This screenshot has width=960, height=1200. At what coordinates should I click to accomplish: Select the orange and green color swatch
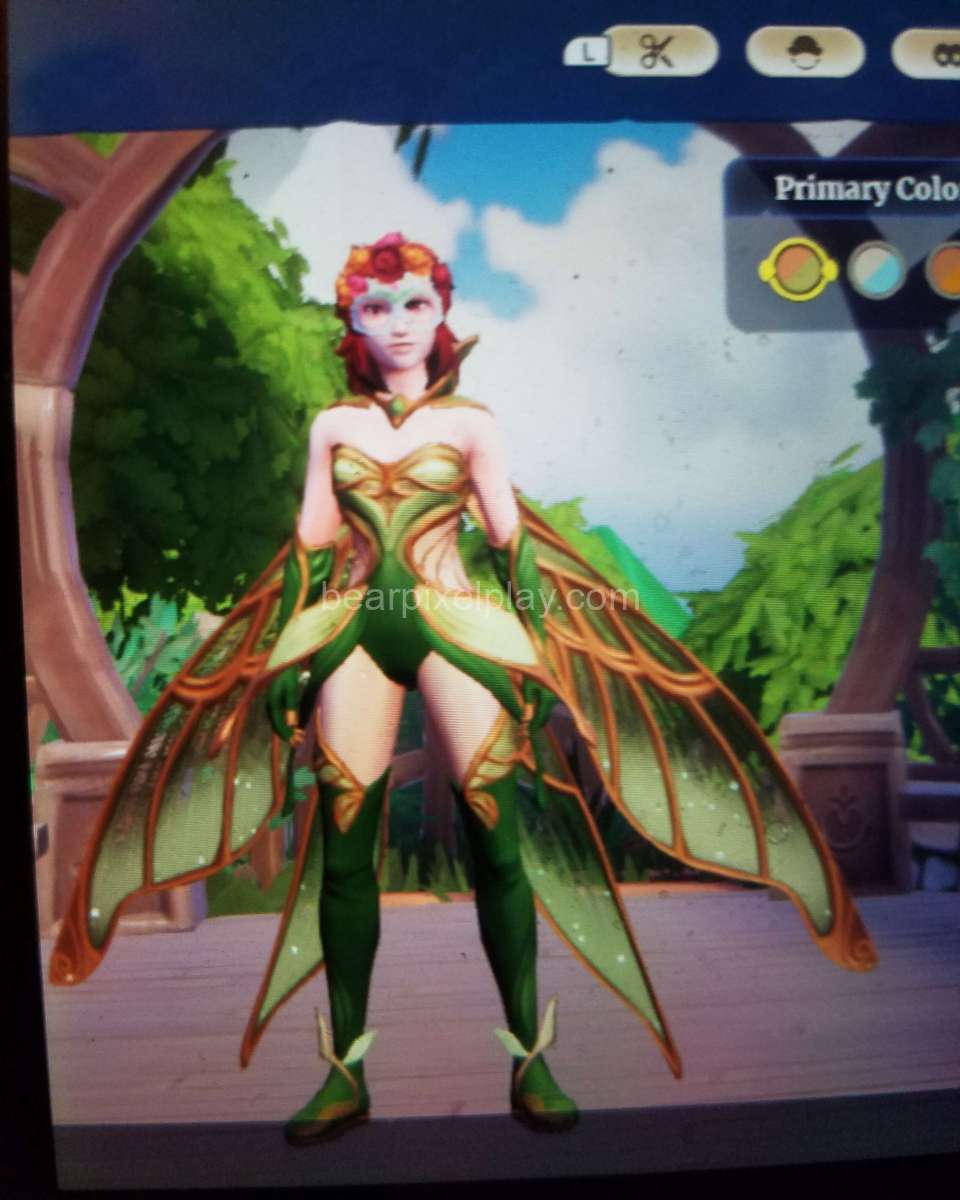tap(798, 269)
